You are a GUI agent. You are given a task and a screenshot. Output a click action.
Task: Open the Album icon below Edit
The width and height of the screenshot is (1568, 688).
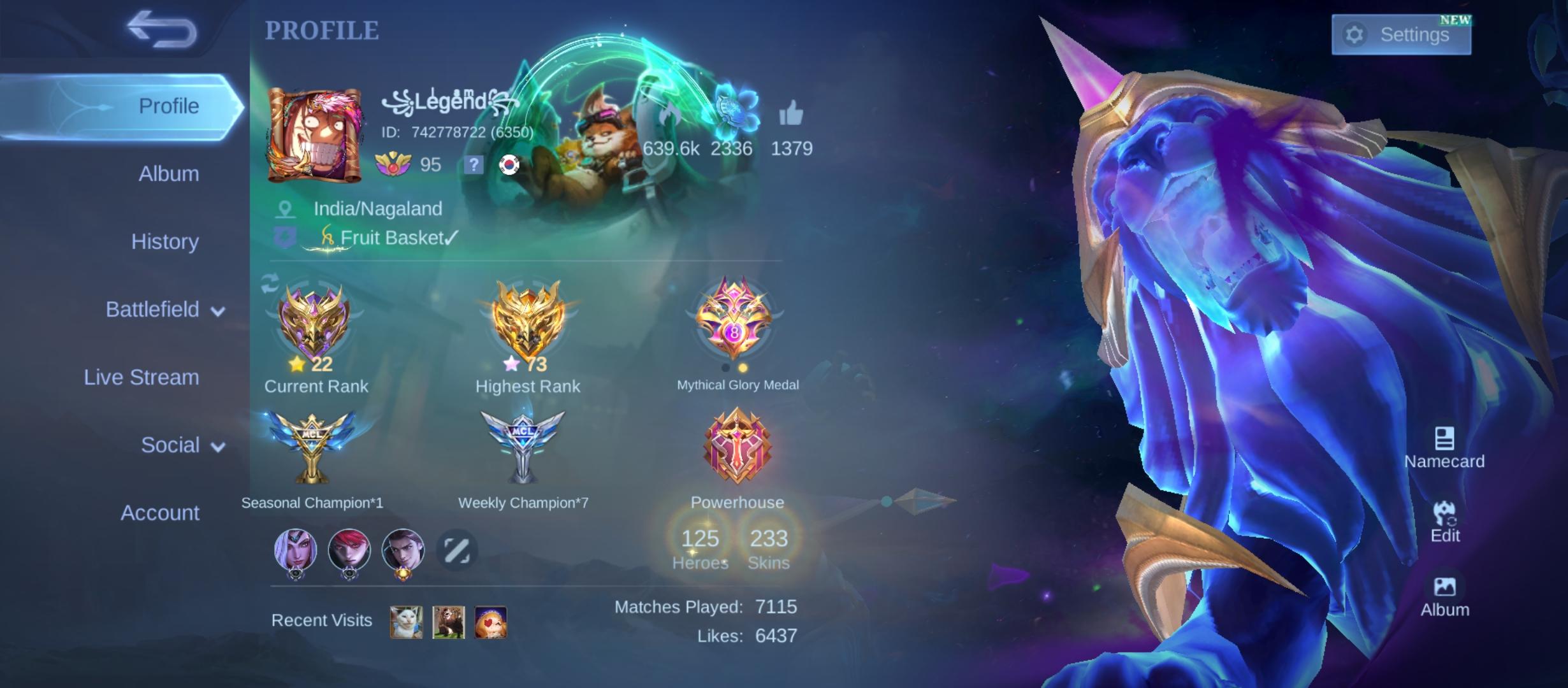coord(1445,586)
